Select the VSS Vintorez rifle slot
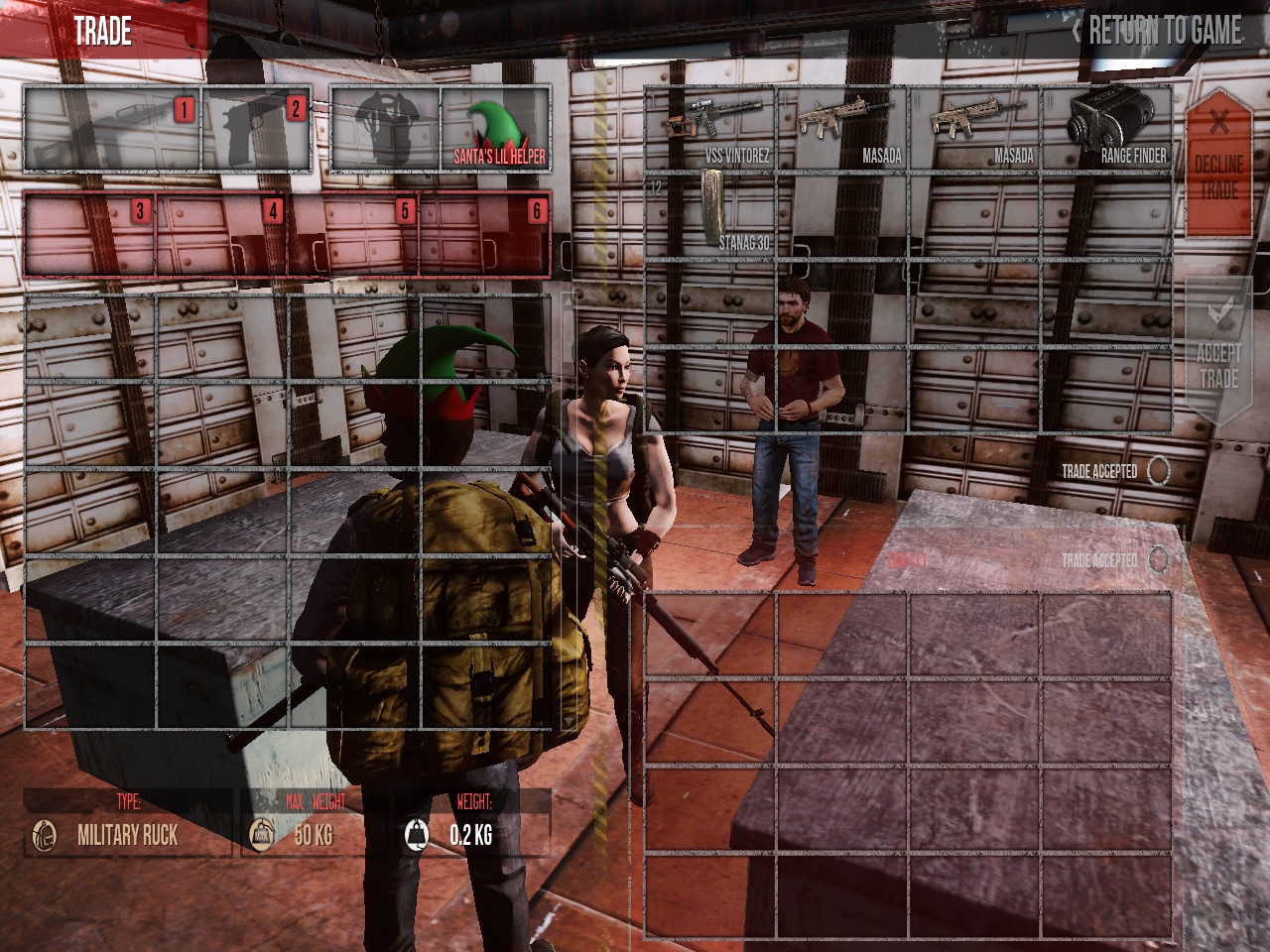Image resolution: width=1270 pixels, height=952 pixels. pos(710,129)
